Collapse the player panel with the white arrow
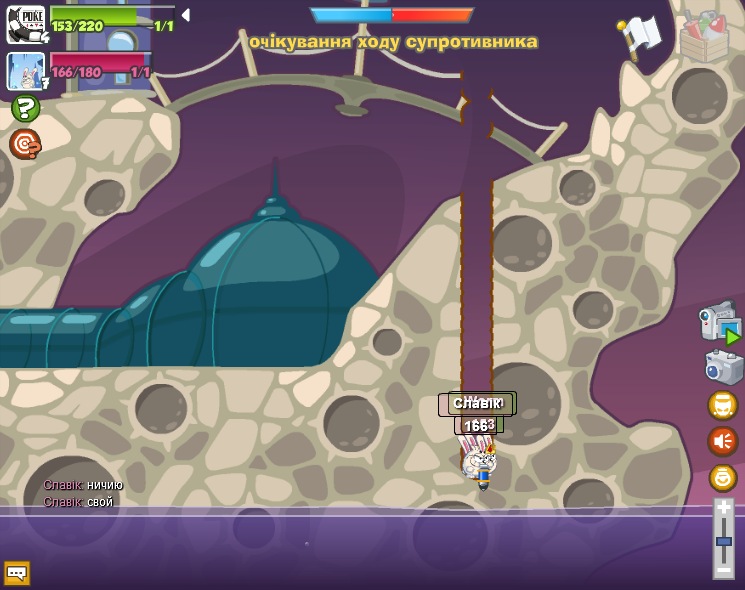 click(x=185, y=15)
